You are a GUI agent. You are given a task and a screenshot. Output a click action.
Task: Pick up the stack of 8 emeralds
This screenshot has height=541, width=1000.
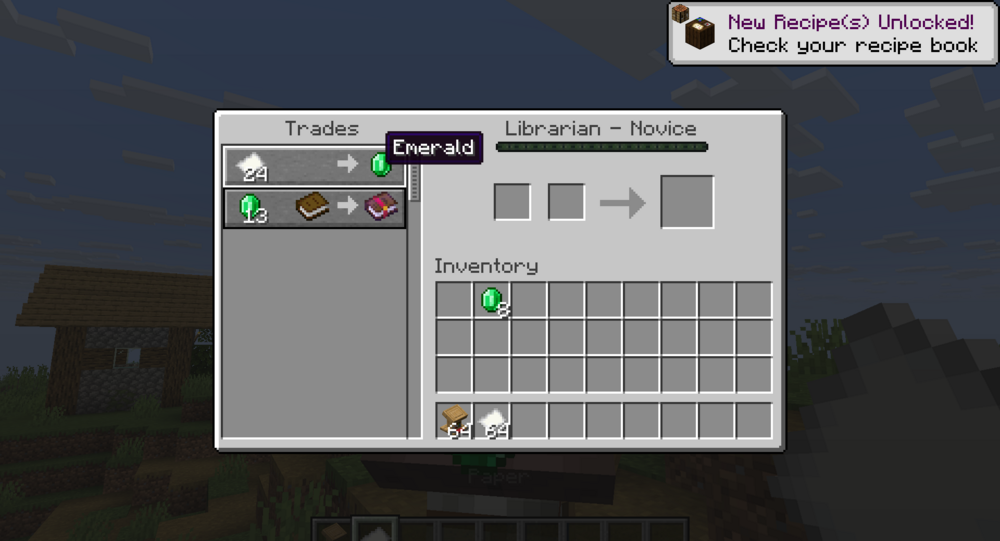tap(492, 300)
